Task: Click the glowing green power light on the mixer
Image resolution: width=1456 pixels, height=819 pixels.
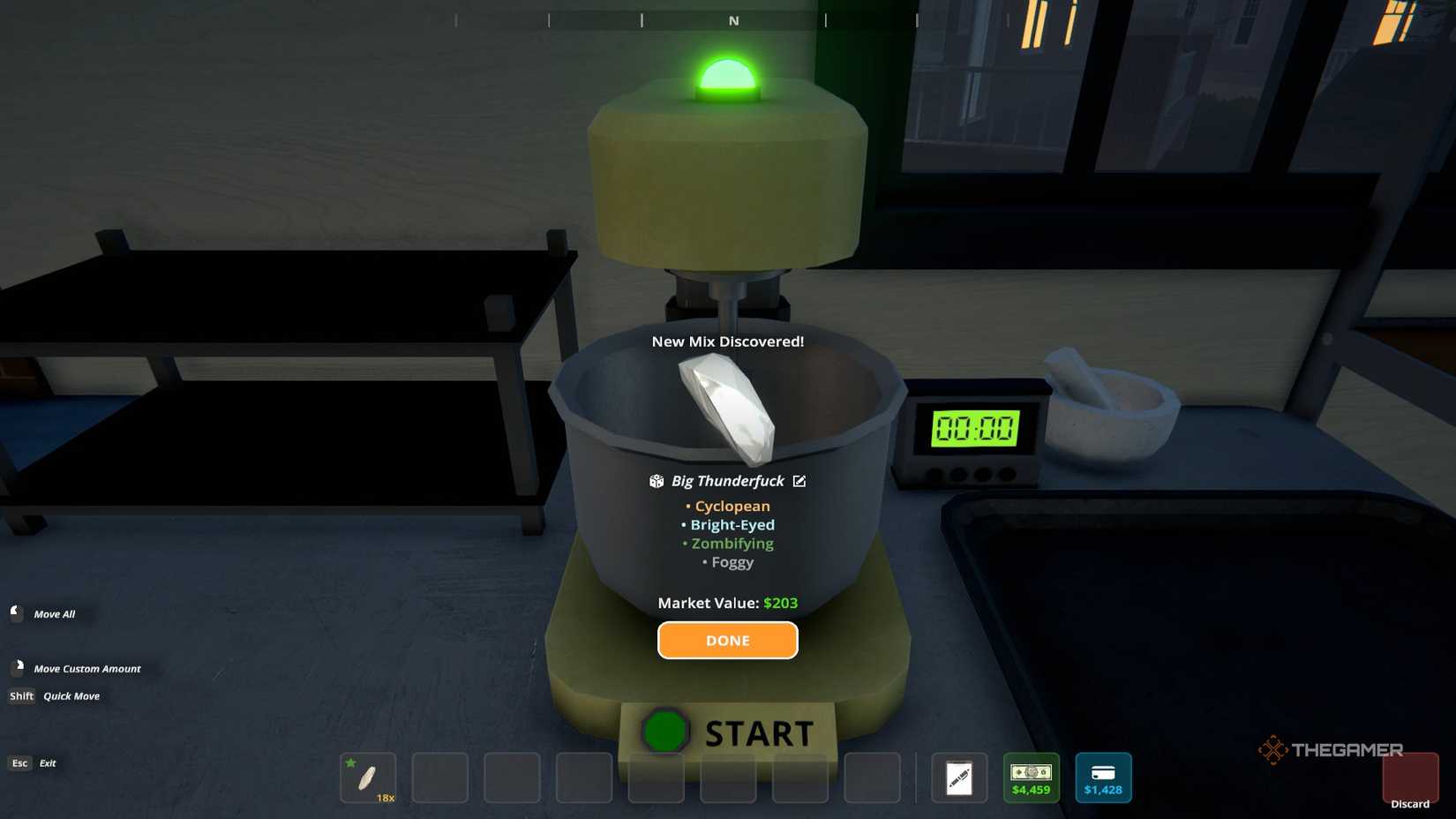Action: pos(725,74)
